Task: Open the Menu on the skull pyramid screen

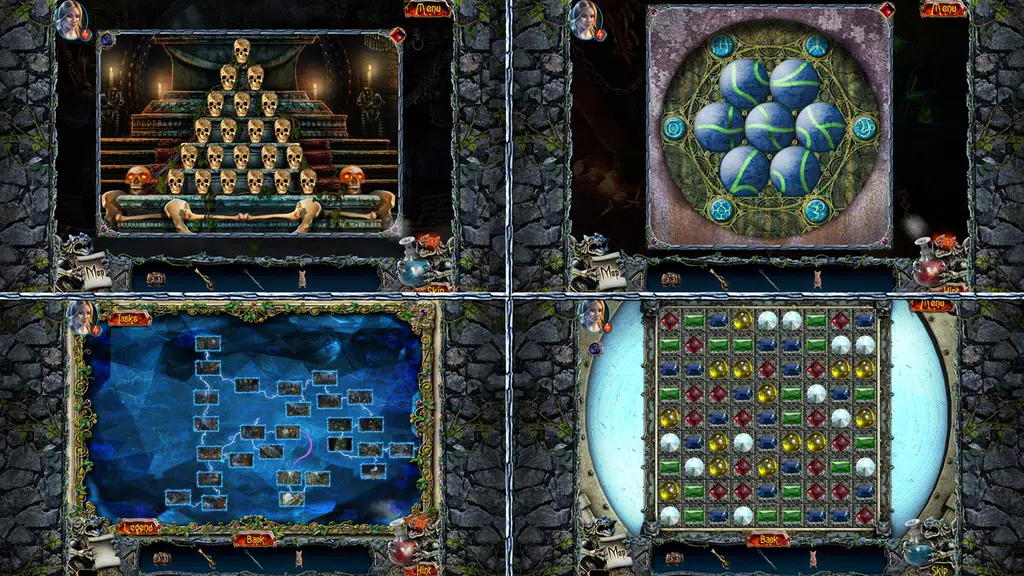Action: (x=428, y=10)
